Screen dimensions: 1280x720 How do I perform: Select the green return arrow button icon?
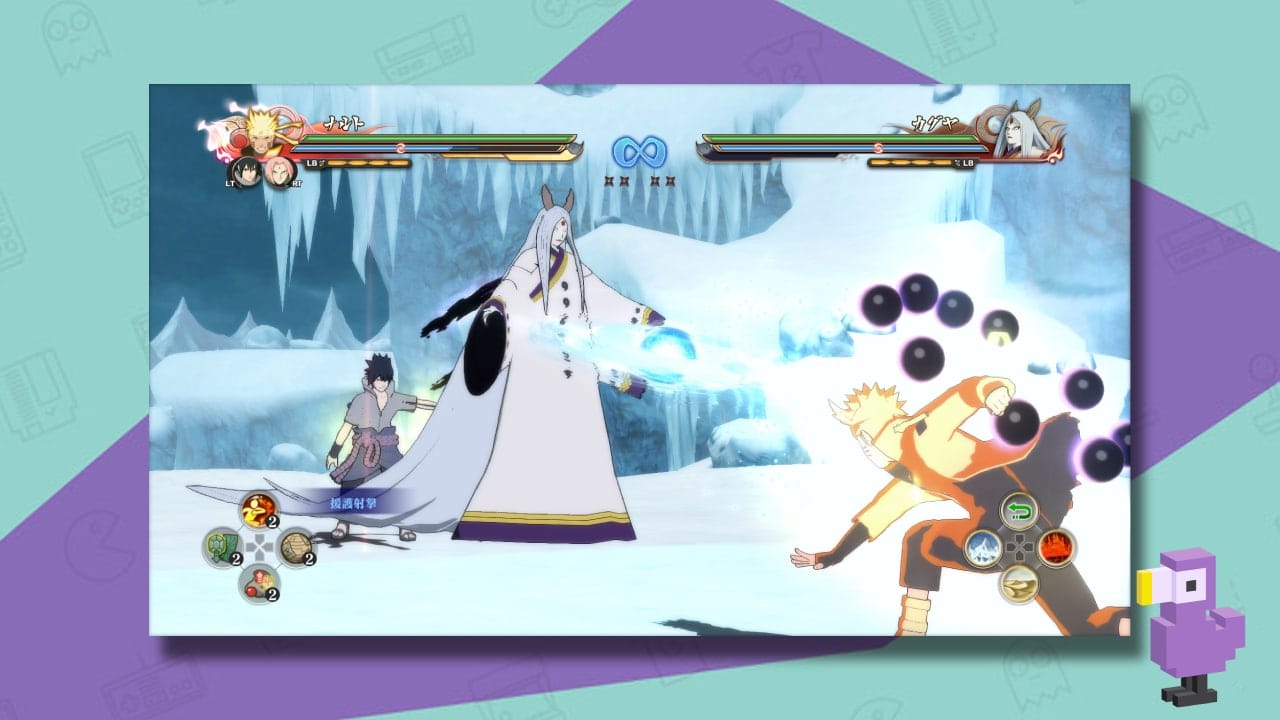pos(1019,512)
